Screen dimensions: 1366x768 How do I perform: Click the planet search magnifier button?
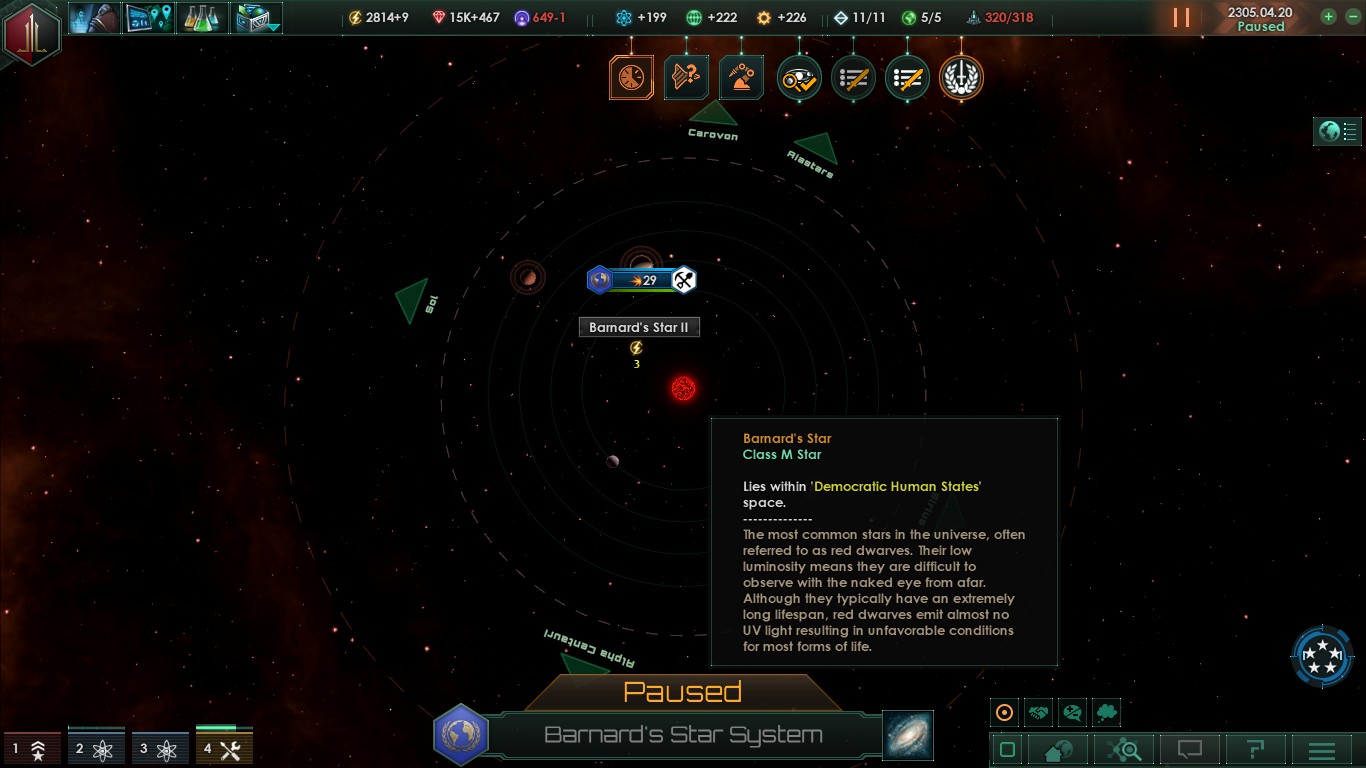(1124, 750)
